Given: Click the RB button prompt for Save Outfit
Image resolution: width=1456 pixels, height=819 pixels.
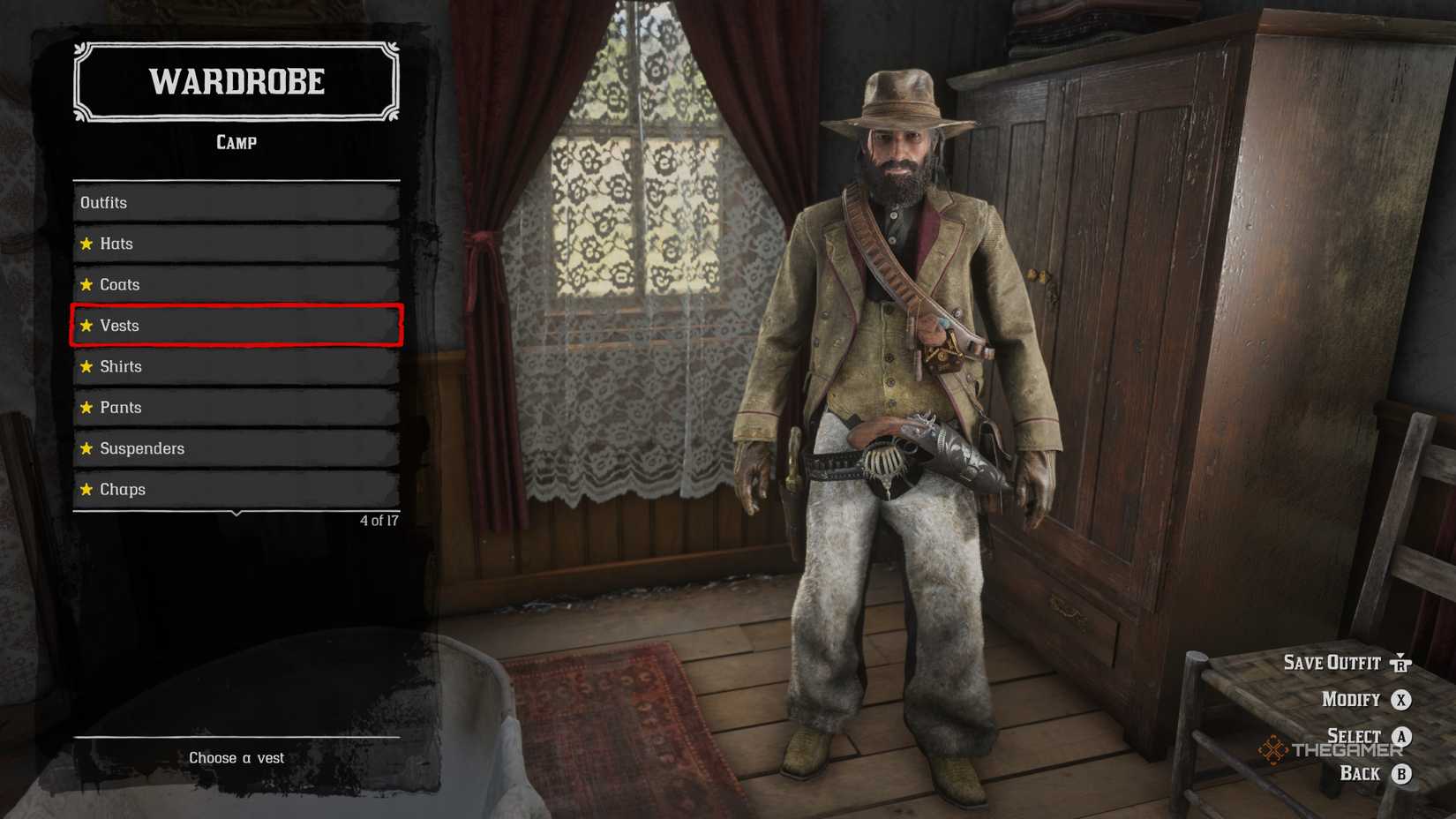Looking at the screenshot, I should [1401, 663].
